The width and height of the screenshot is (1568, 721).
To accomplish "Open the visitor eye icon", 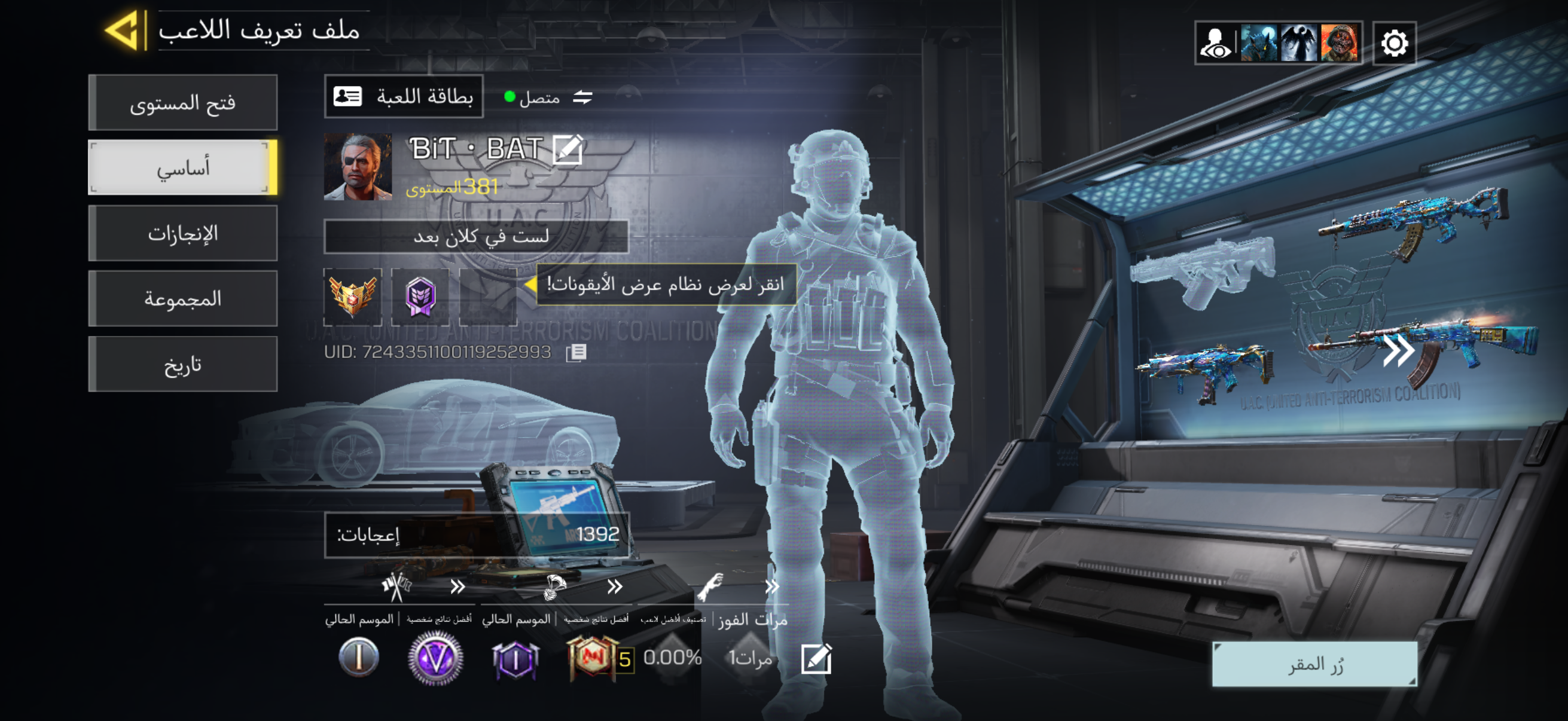I will click(x=1215, y=43).
